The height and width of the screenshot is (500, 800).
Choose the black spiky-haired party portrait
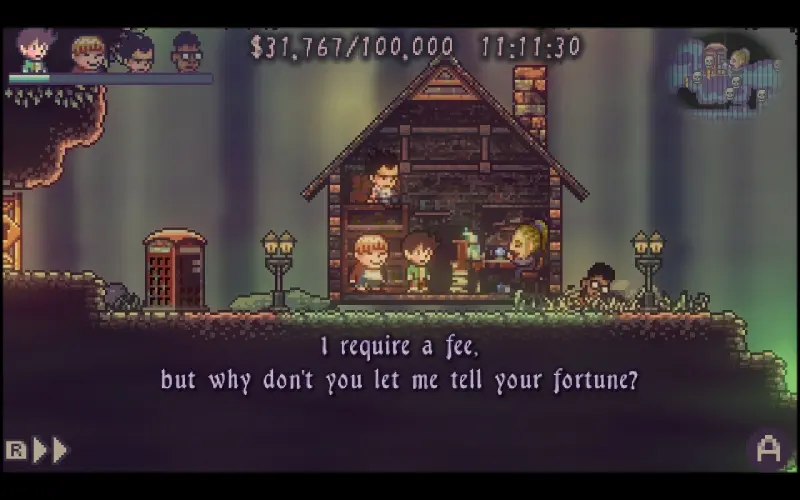point(136,51)
